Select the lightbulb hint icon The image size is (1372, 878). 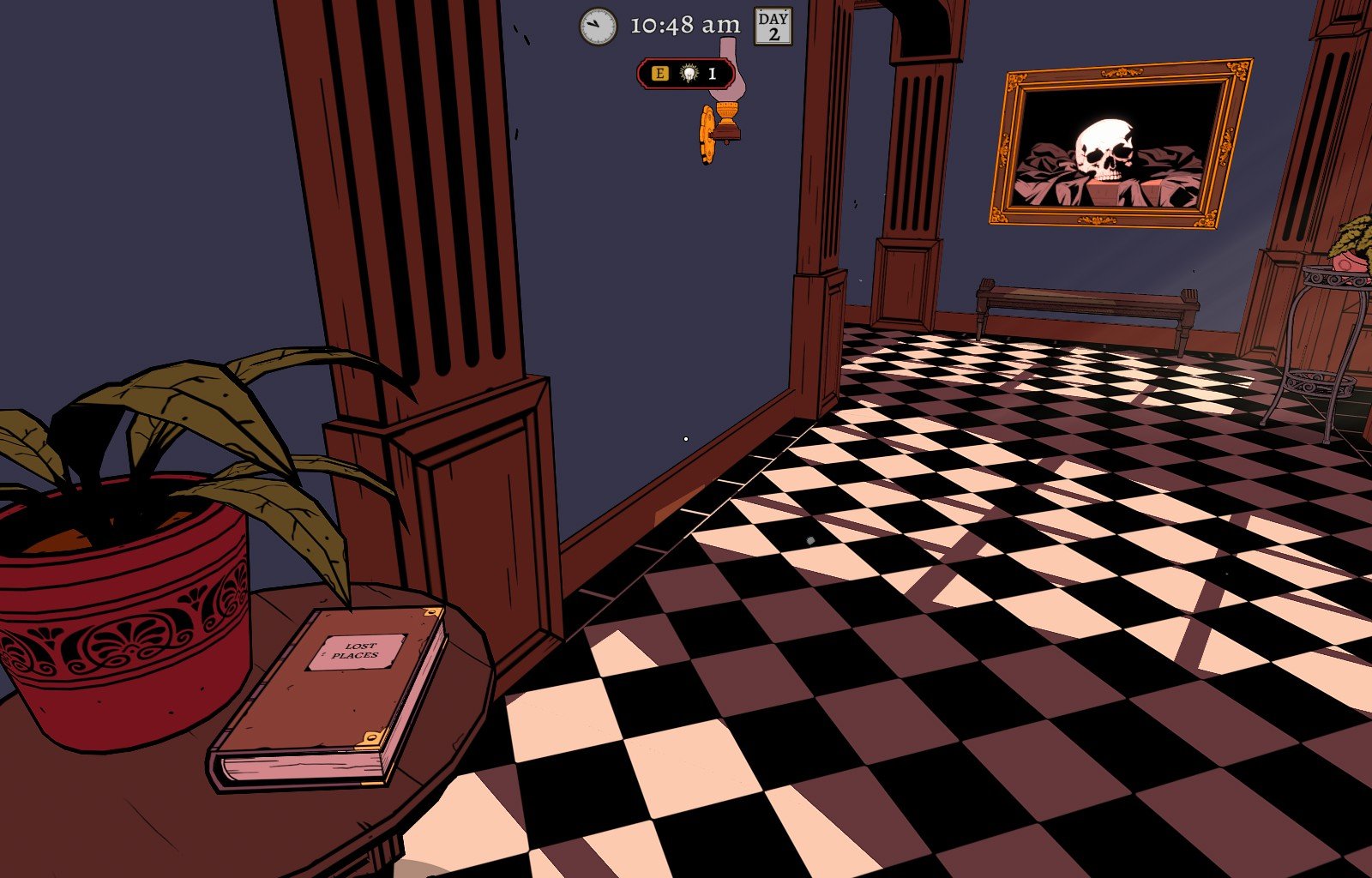689,74
